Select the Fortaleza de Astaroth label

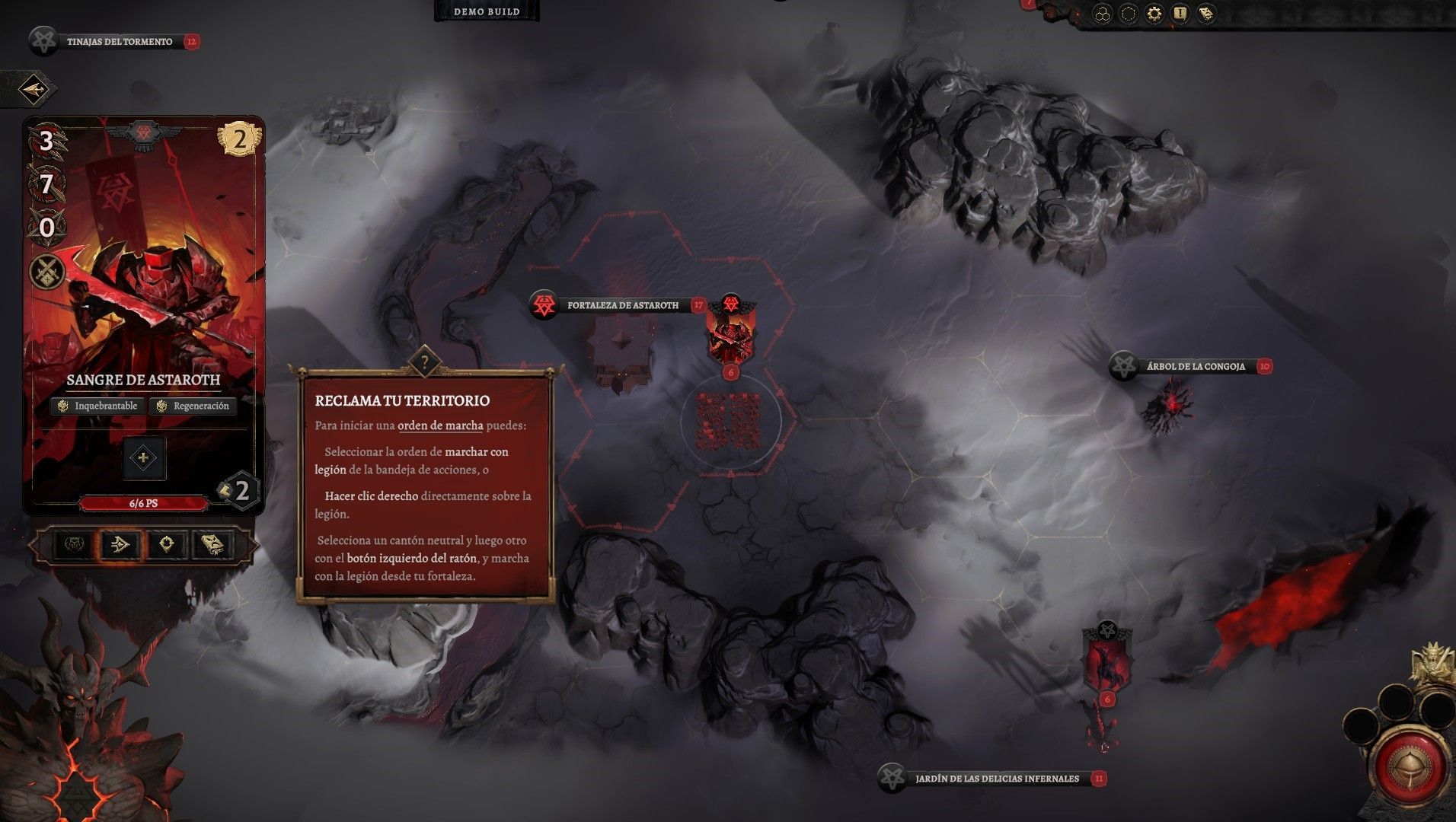[x=622, y=305]
